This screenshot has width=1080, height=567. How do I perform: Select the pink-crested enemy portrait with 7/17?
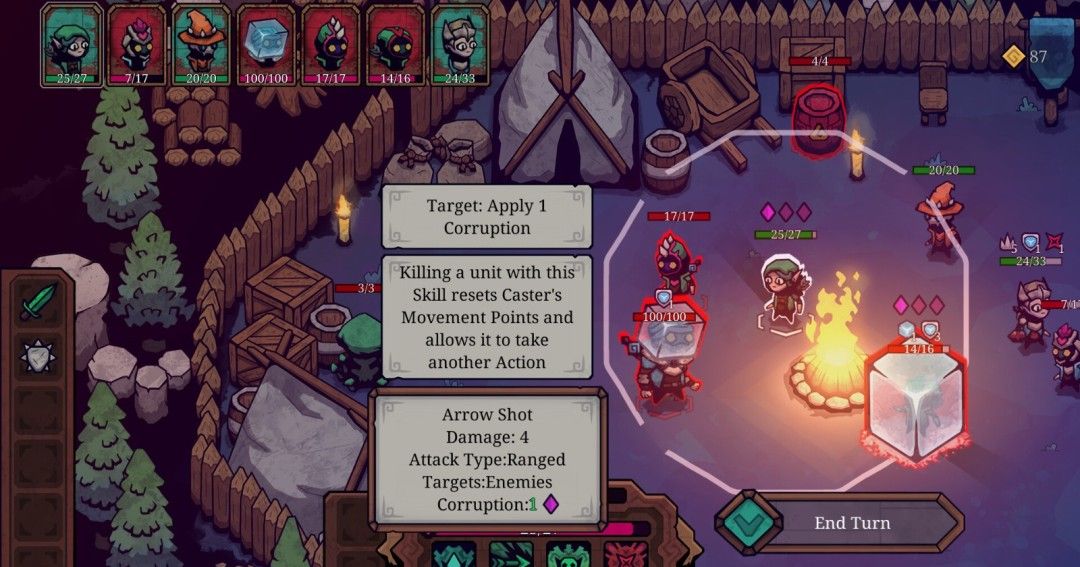(x=136, y=44)
